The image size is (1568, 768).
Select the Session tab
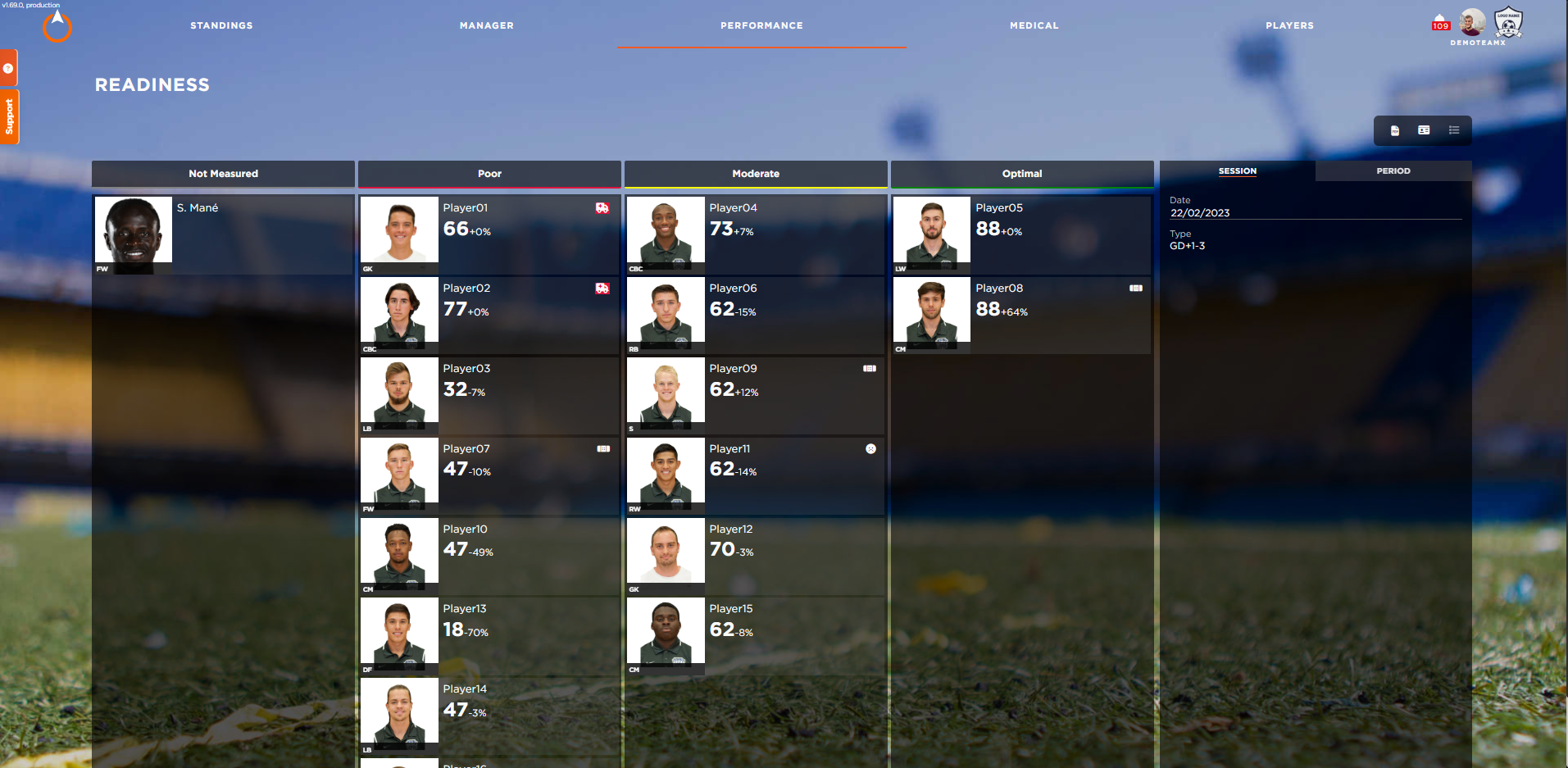pos(1237,171)
